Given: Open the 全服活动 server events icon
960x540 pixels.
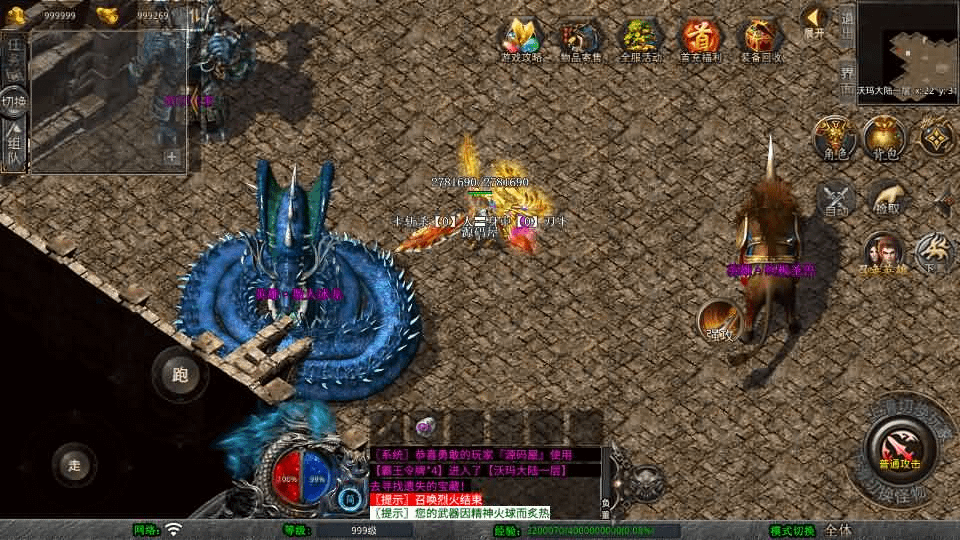Looking at the screenshot, I should (x=641, y=38).
